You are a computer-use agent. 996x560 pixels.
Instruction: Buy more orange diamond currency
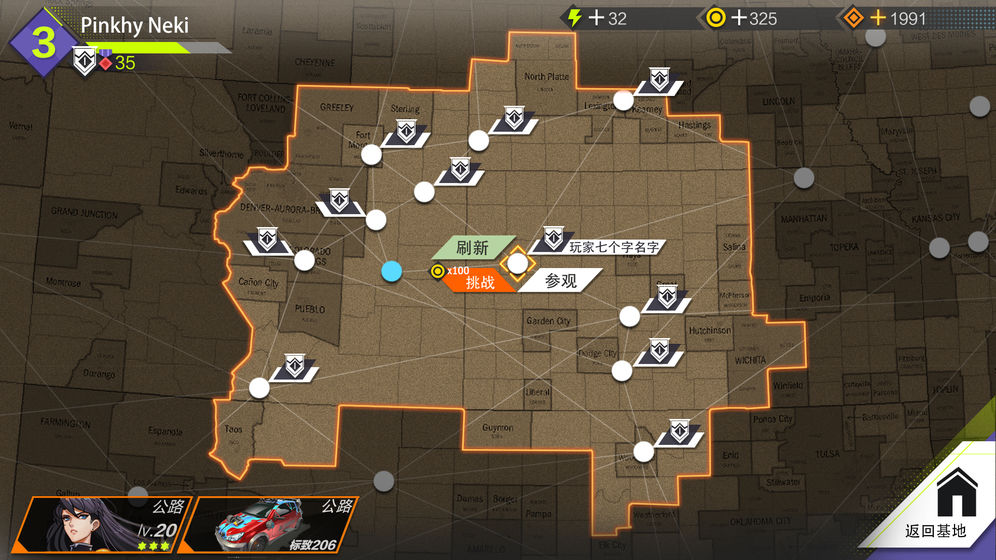pyautogui.click(x=878, y=18)
